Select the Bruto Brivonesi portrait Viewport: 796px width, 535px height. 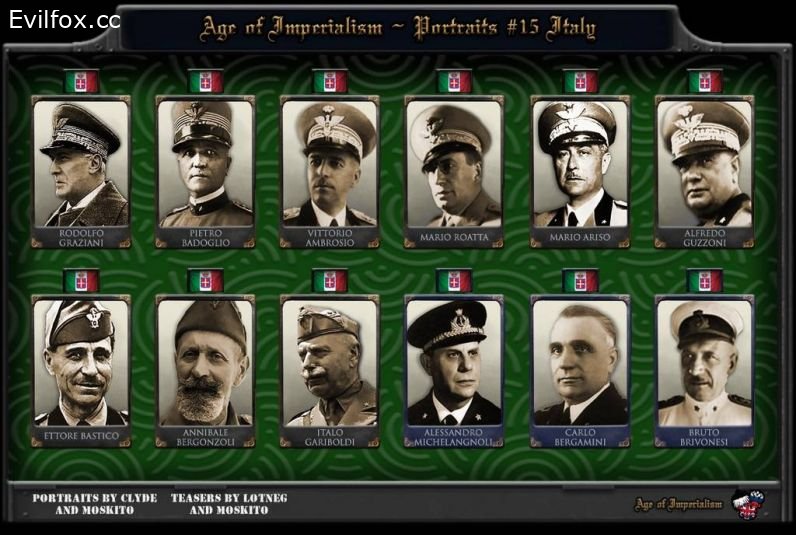[x=704, y=363]
